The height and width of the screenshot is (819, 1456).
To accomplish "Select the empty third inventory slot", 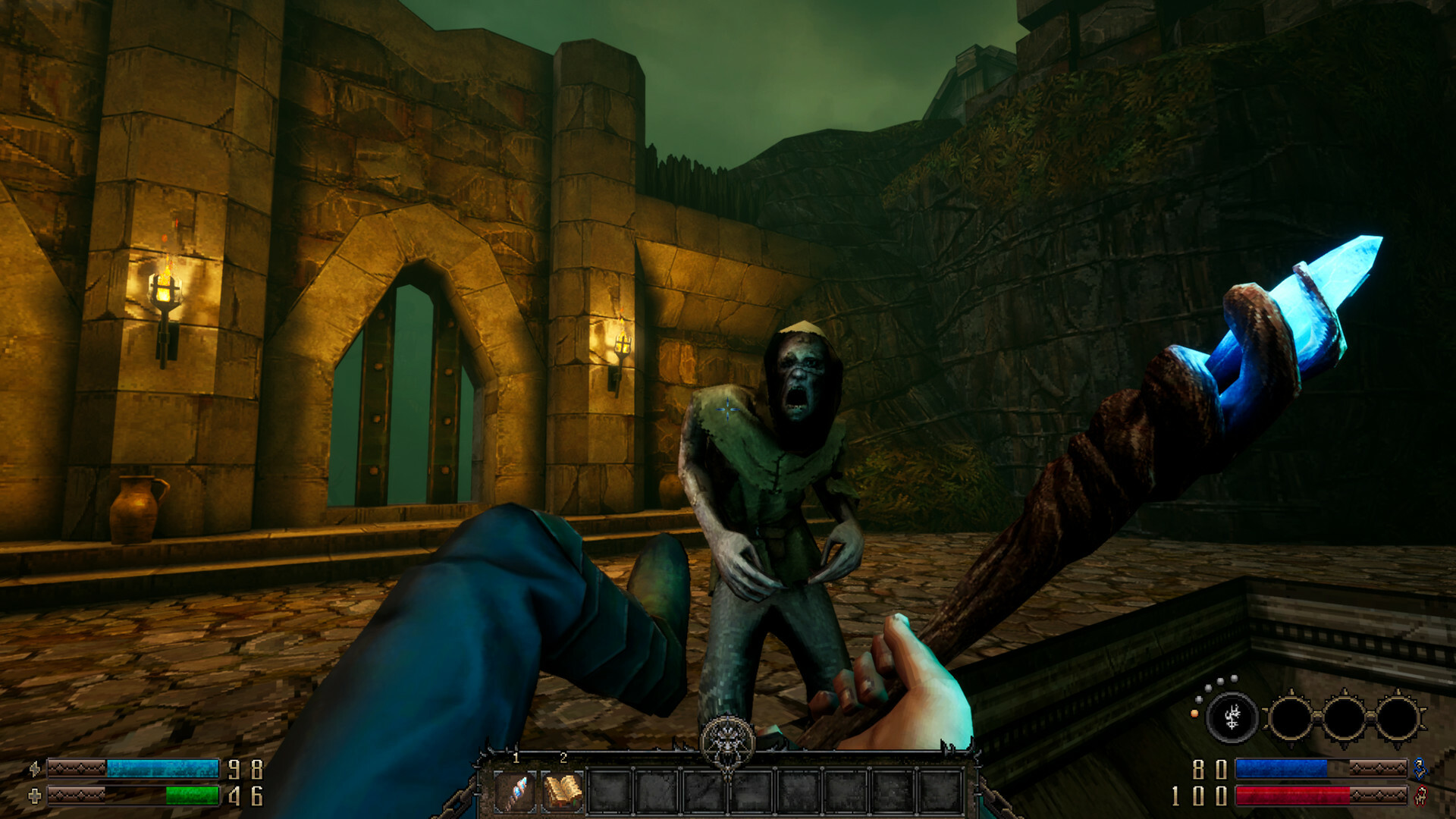I will (x=610, y=792).
